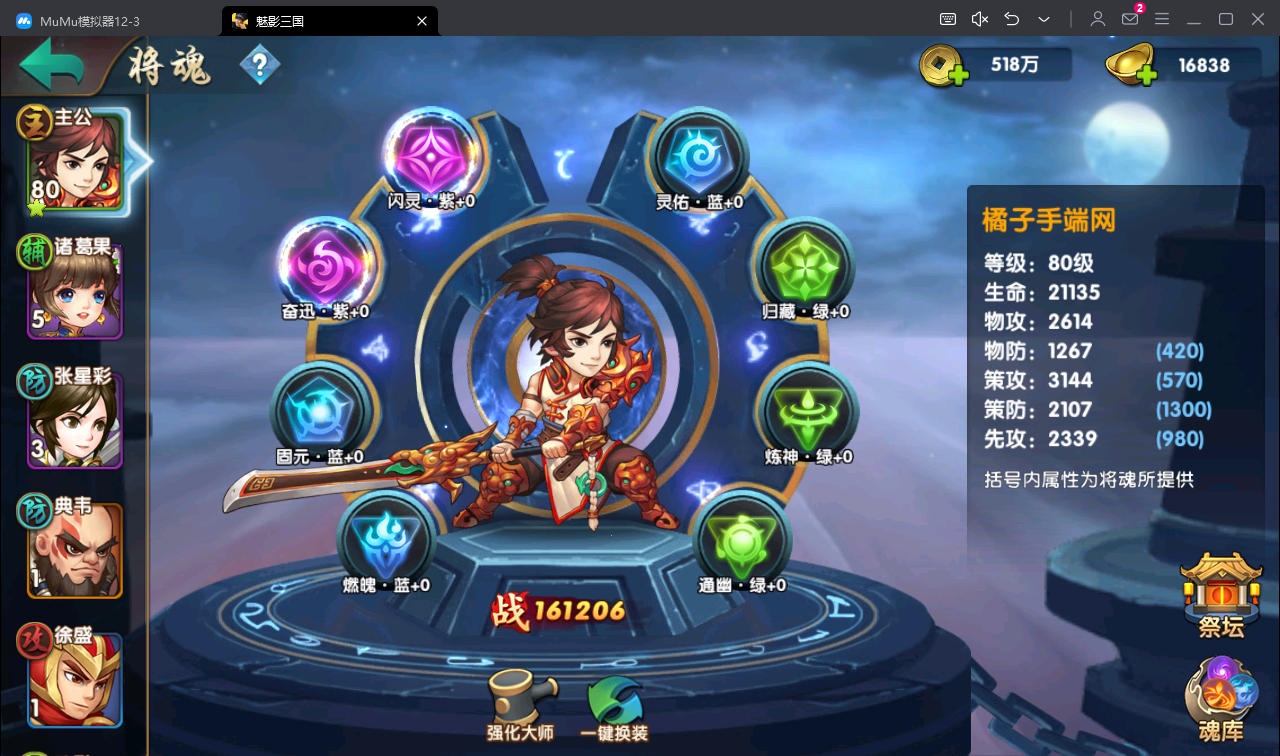
Task: Add more gold ingots with plus icon
Action: point(1146,74)
